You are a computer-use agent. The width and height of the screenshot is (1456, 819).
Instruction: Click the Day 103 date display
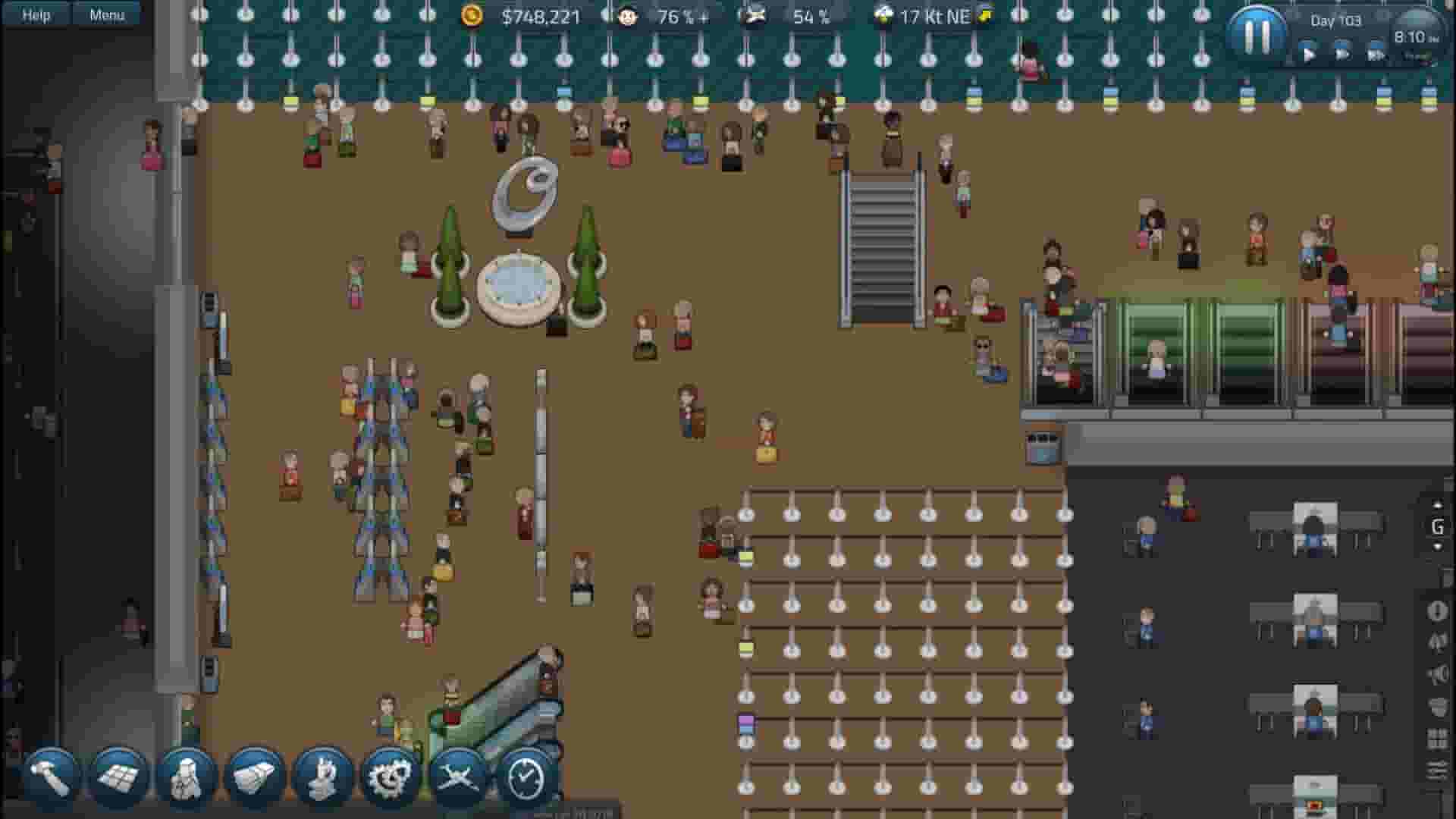(x=1337, y=20)
